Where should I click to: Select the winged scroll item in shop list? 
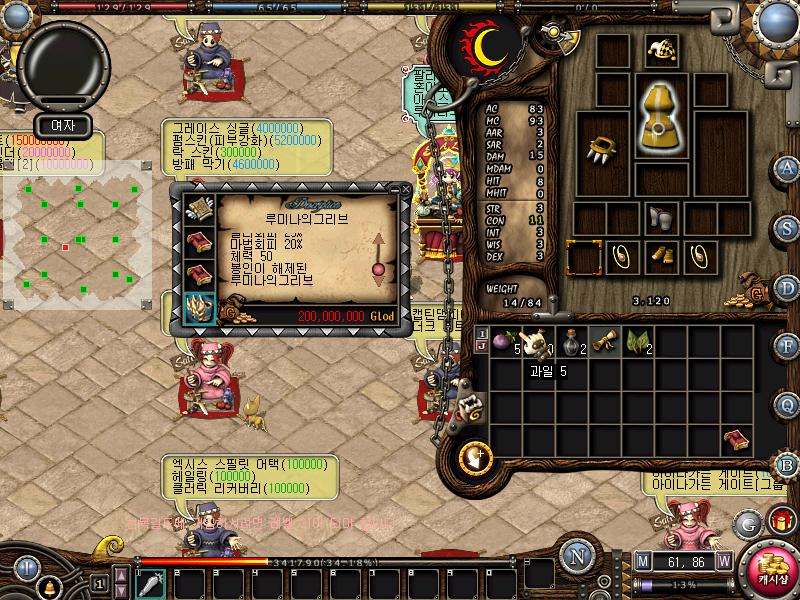(x=198, y=209)
